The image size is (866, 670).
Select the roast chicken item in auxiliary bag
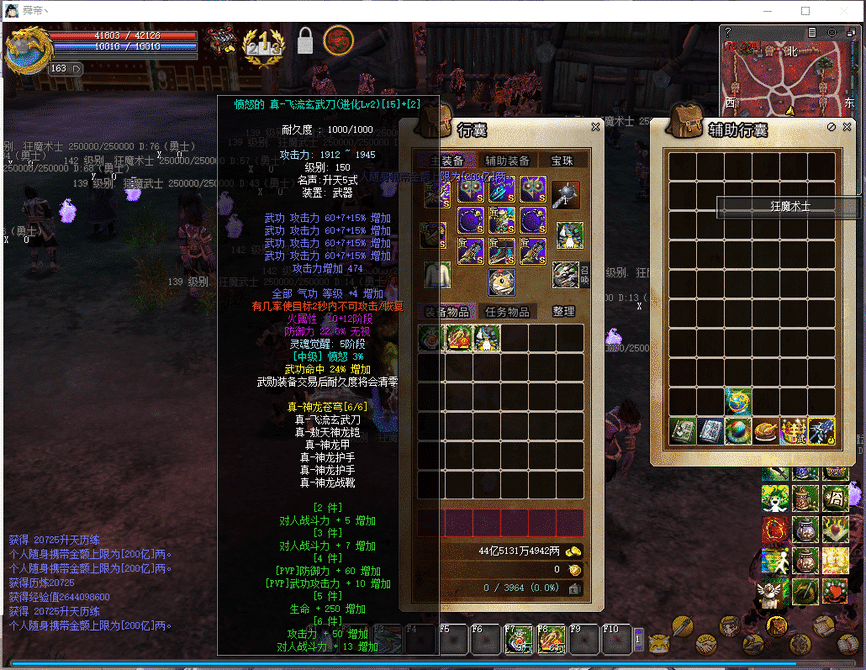[x=766, y=431]
